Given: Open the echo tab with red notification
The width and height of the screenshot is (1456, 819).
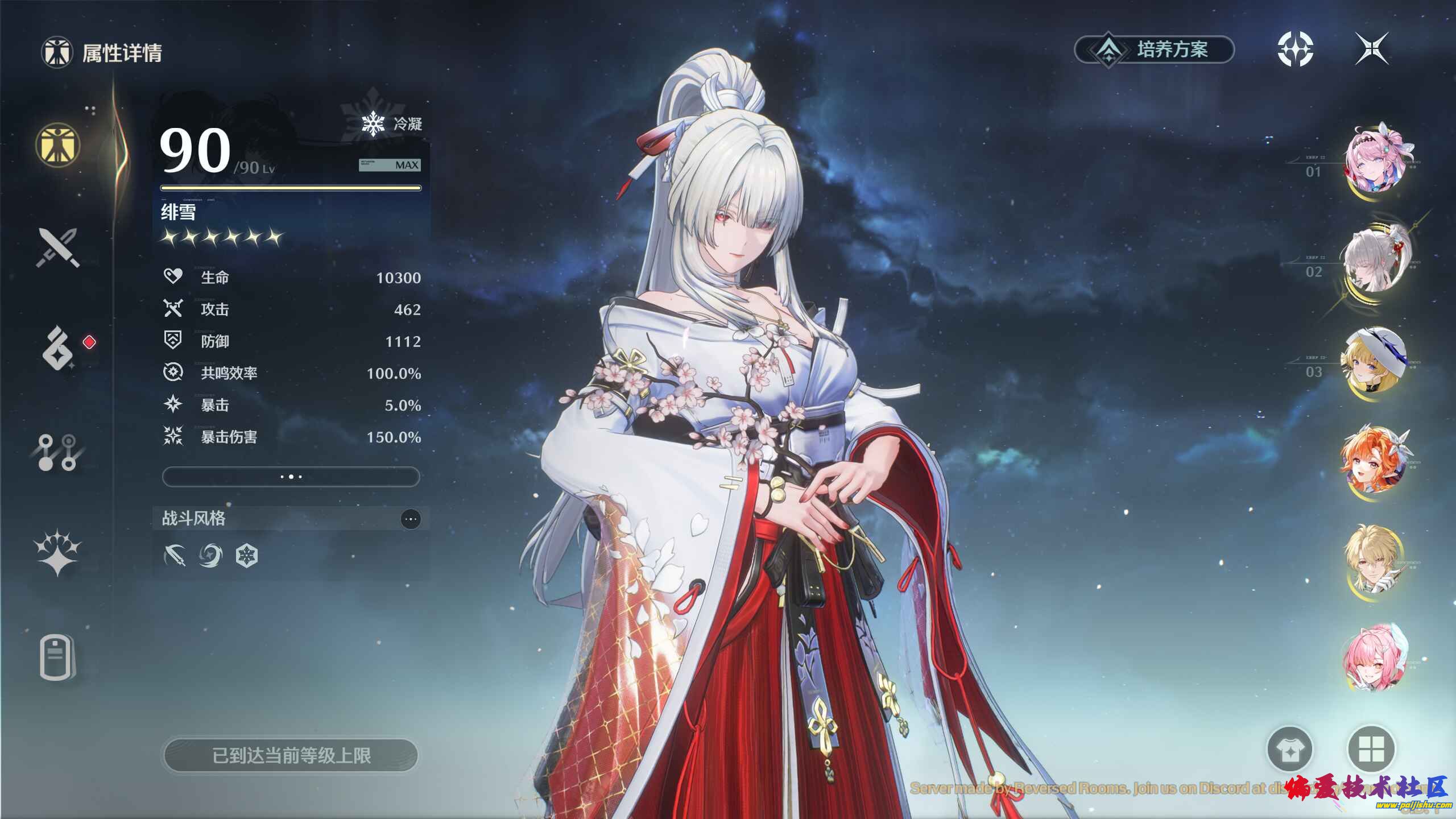Looking at the screenshot, I should tap(58, 348).
